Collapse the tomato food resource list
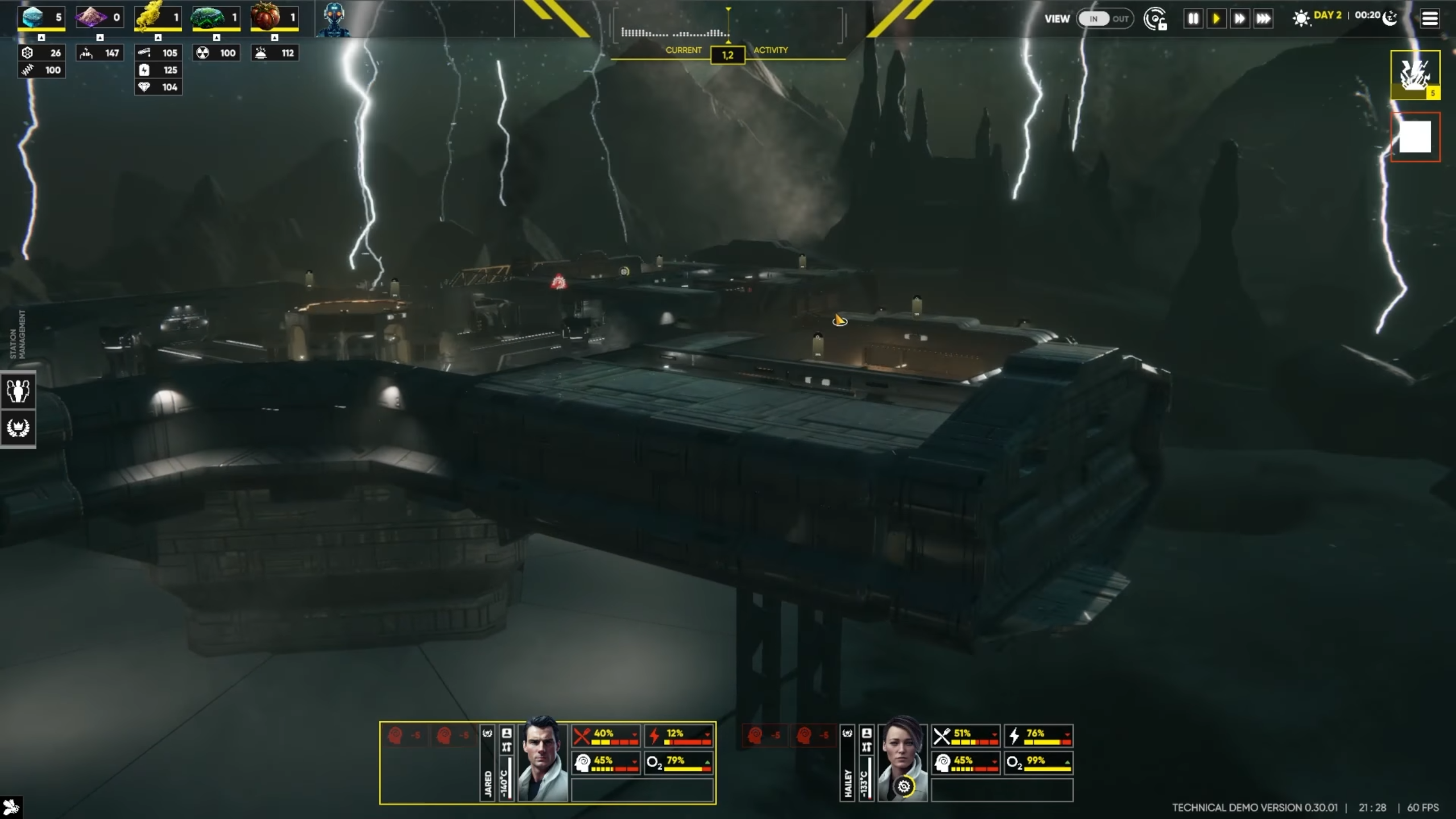Screen dimensions: 1456x819 point(275,38)
